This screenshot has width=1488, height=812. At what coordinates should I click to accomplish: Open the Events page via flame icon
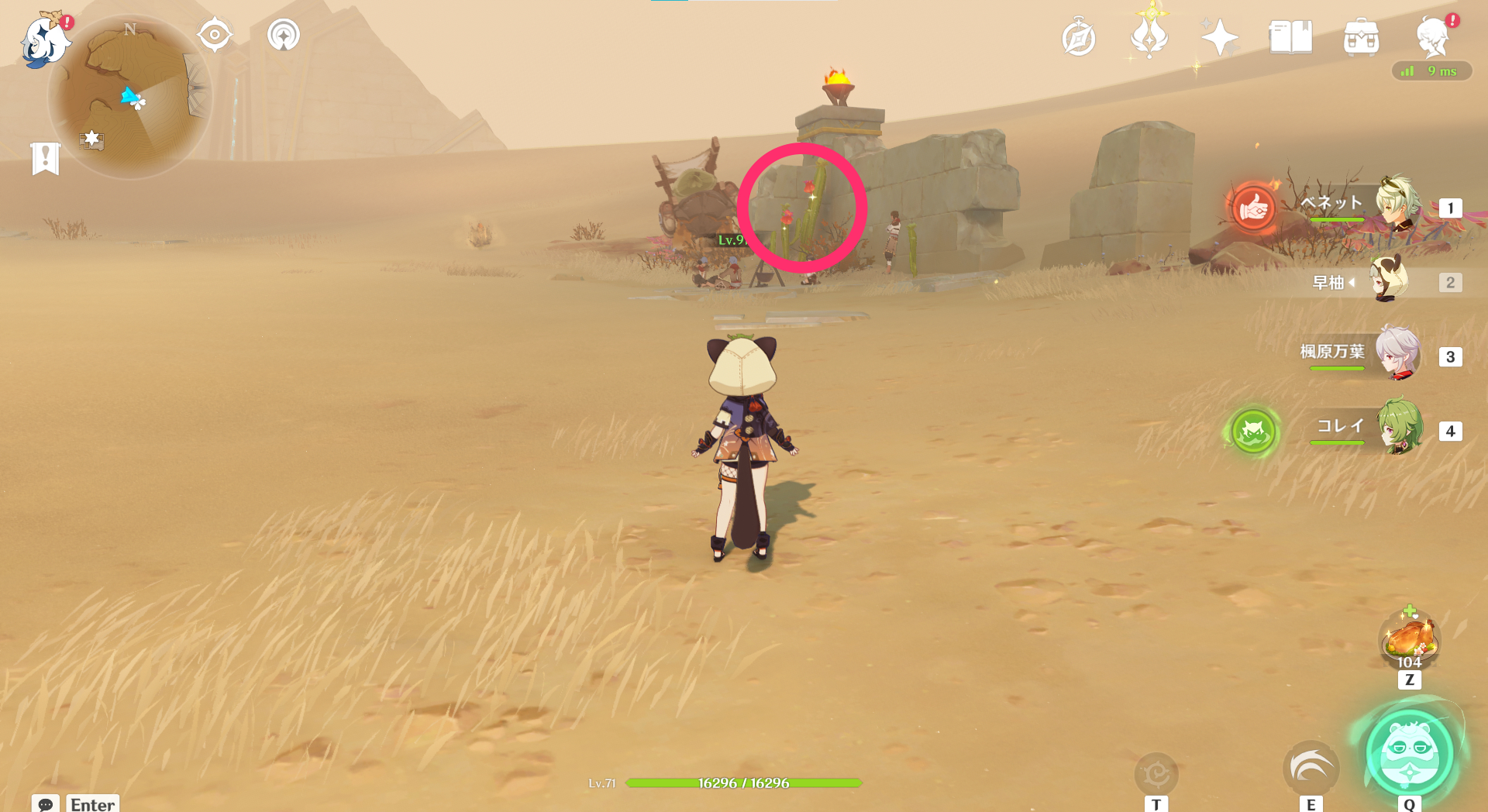tap(1149, 36)
